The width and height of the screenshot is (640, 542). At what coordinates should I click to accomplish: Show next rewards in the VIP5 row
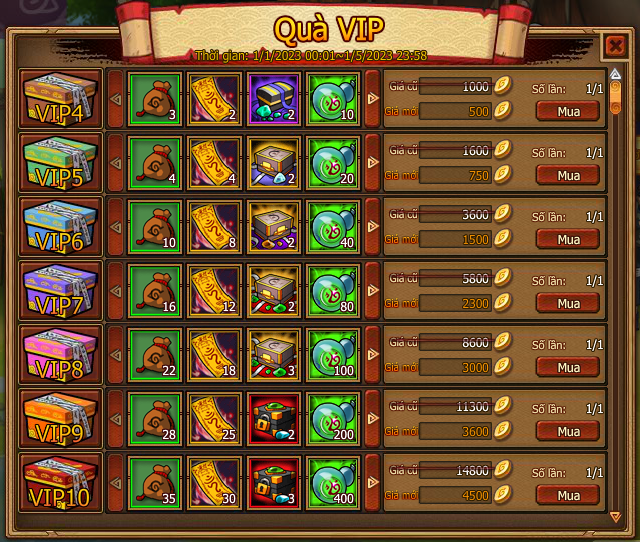point(372,163)
